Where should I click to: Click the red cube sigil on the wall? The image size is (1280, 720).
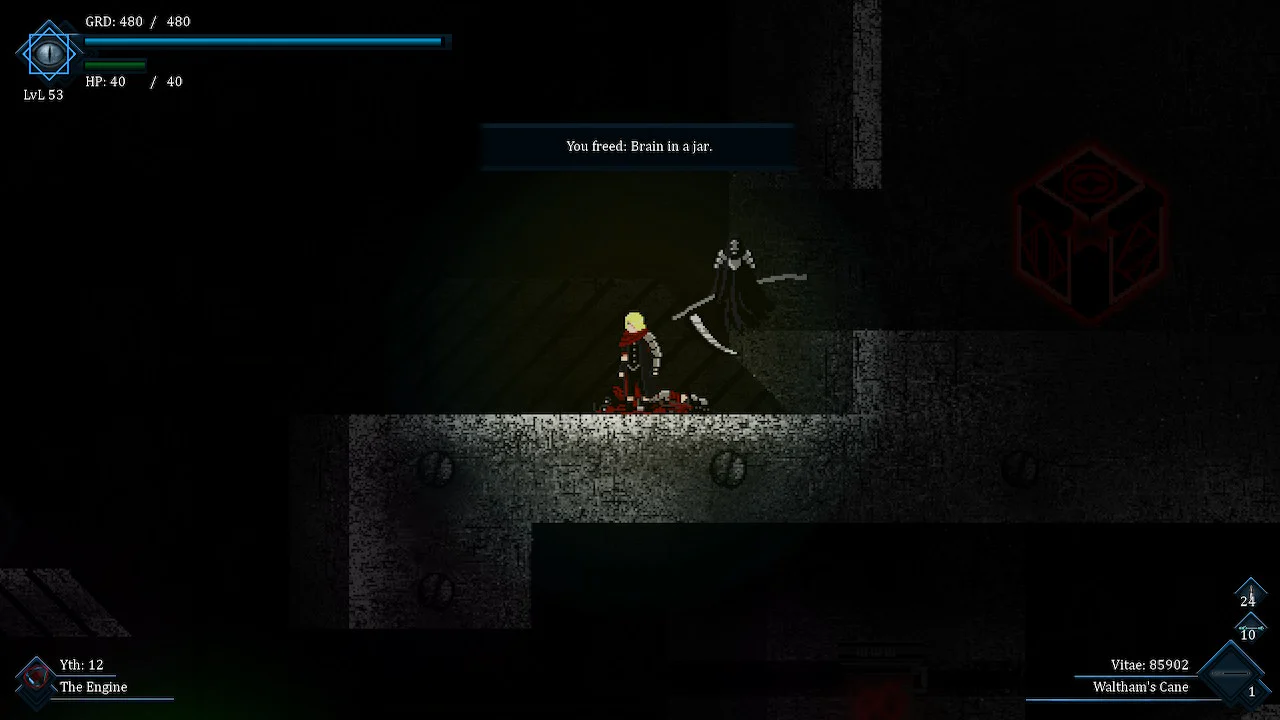click(1090, 230)
